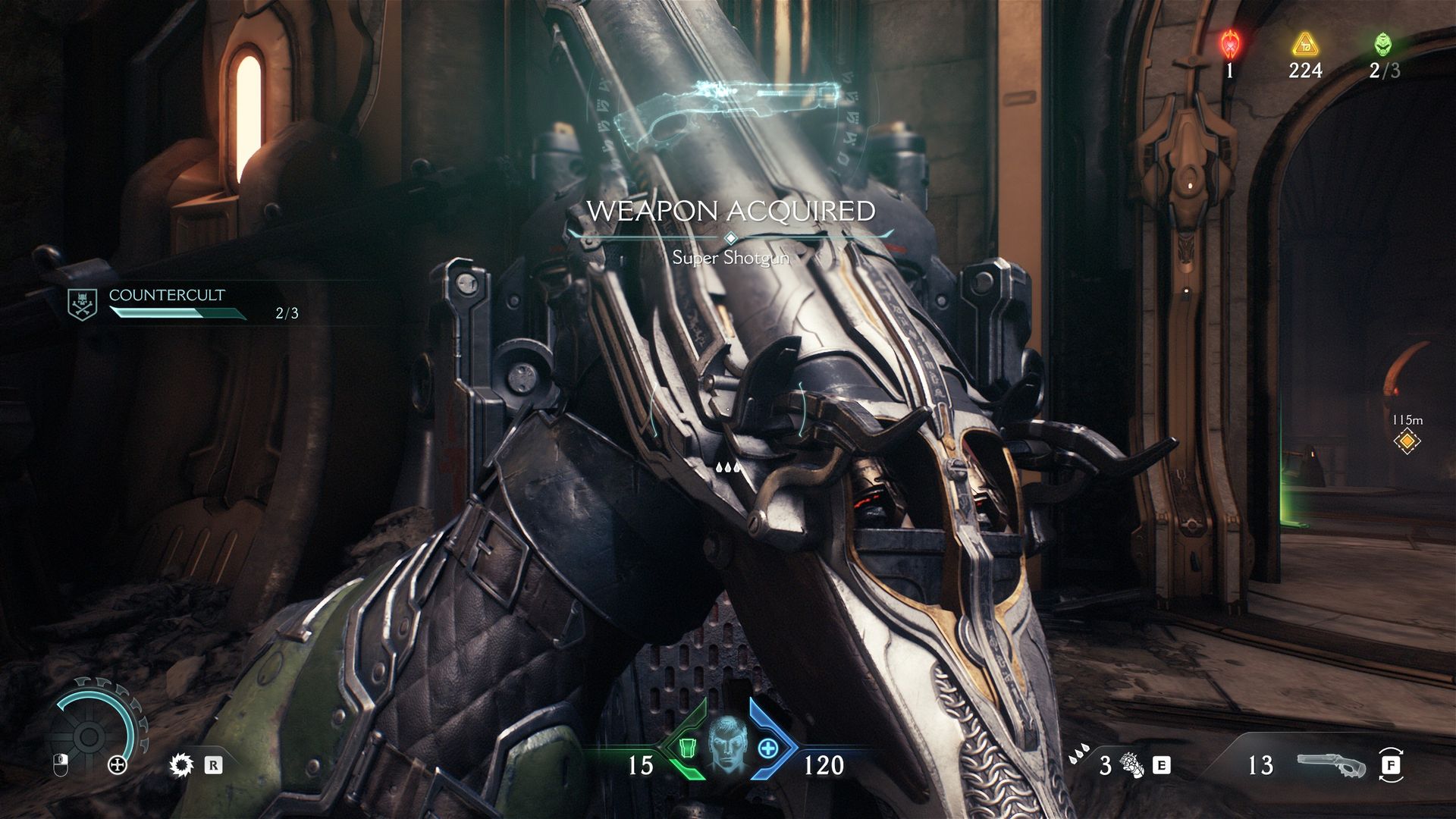Click the green helmet secrets icon
The width and height of the screenshot is (1456, 819).
click(x=1383, y=45)
